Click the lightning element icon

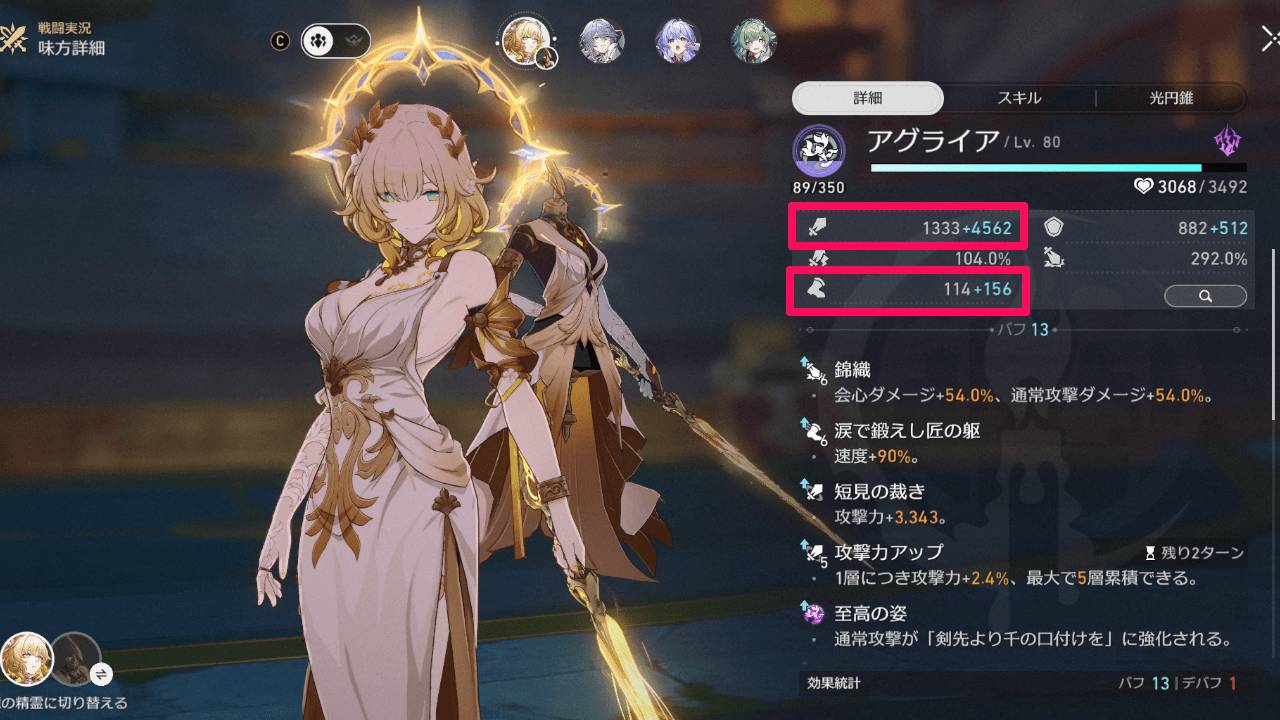pos(1227,142)
